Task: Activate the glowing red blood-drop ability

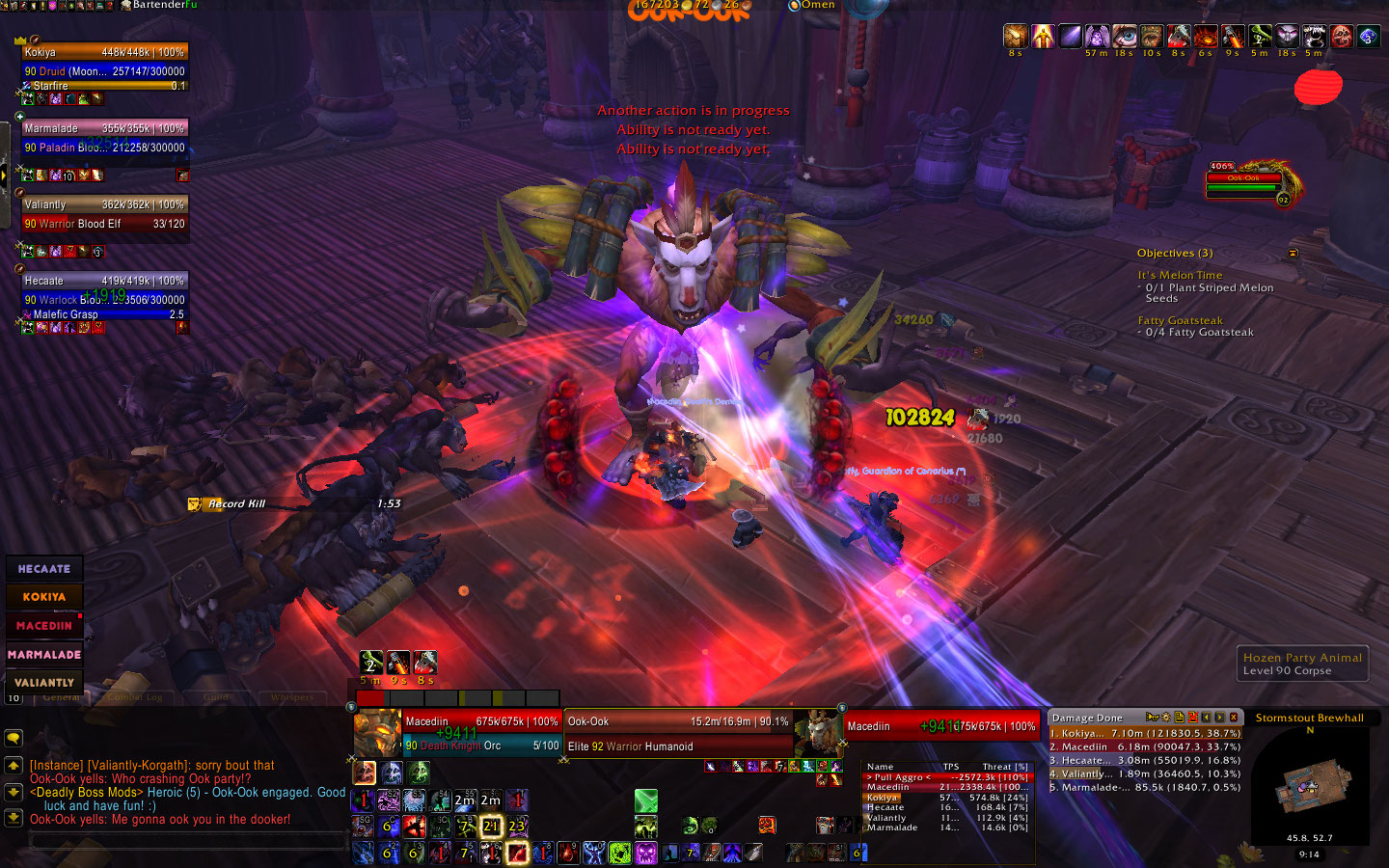Action: 518,853
